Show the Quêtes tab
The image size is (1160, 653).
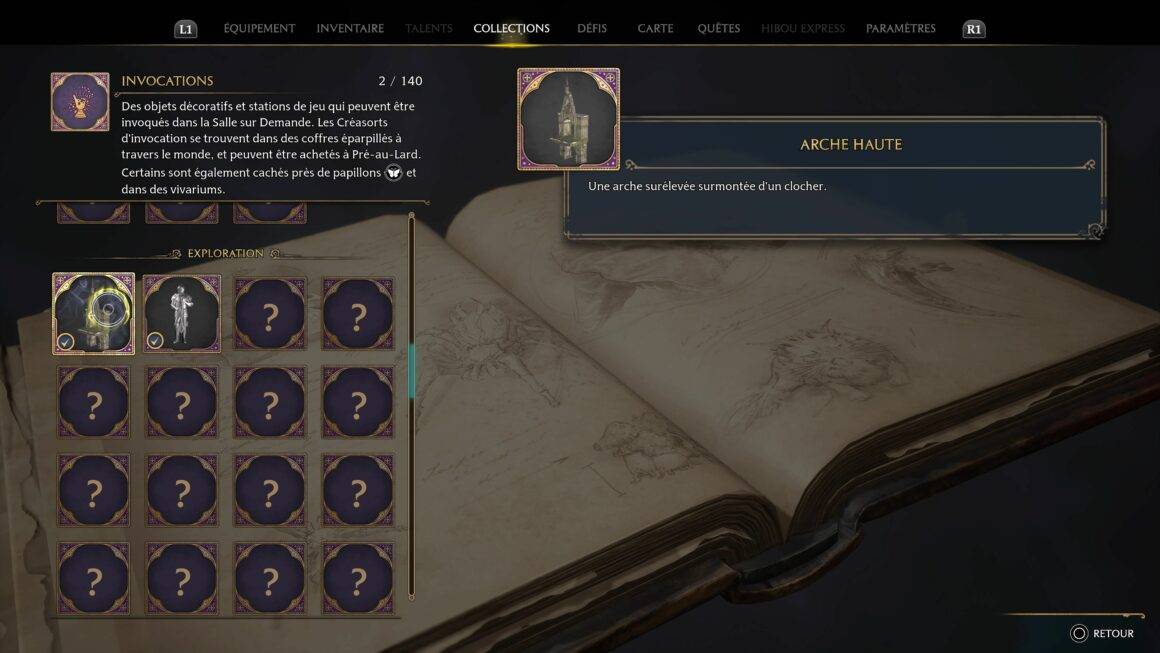pos(719,28)
